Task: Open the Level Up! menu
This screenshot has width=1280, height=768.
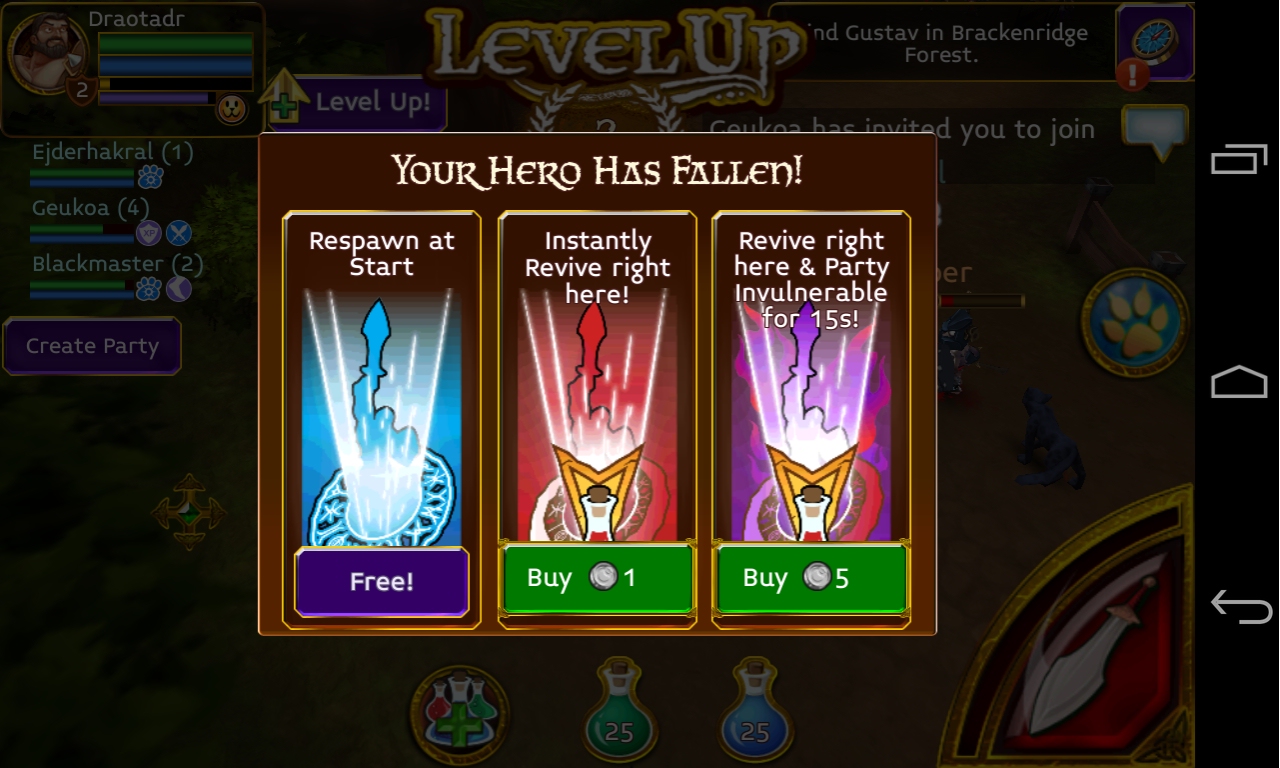Action: pos(356,102)
